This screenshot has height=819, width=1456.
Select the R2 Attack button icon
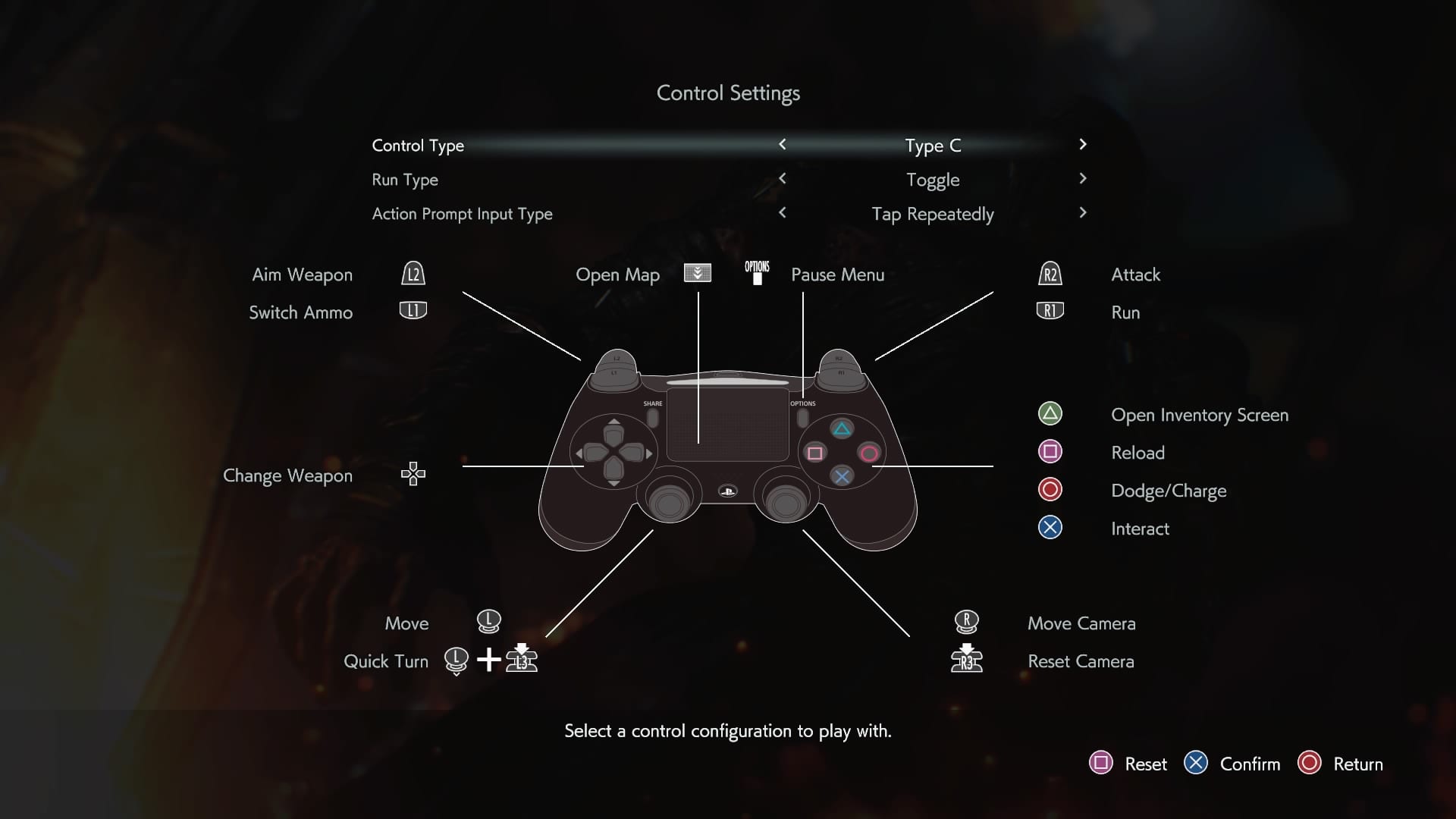click(1051, 275)
